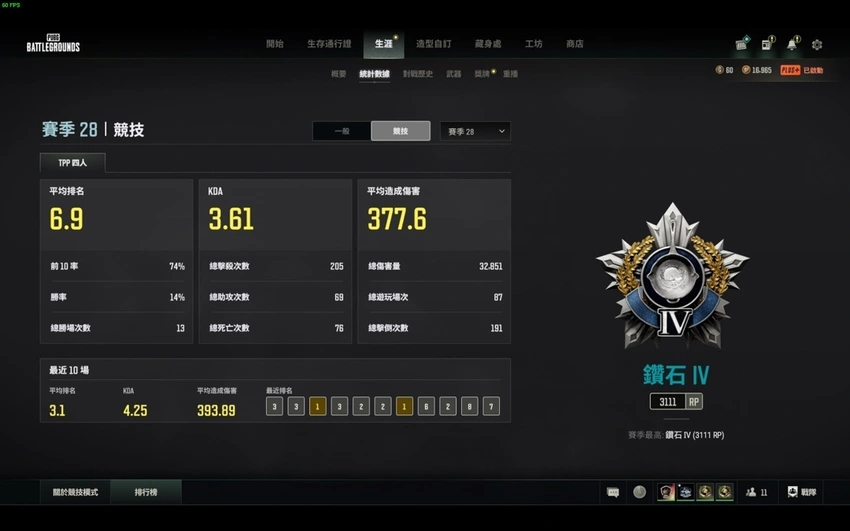Select the 藏身處 Hideout menu
Image resolution: width=850 pixels, height=531 pixels.
(489, 44)
